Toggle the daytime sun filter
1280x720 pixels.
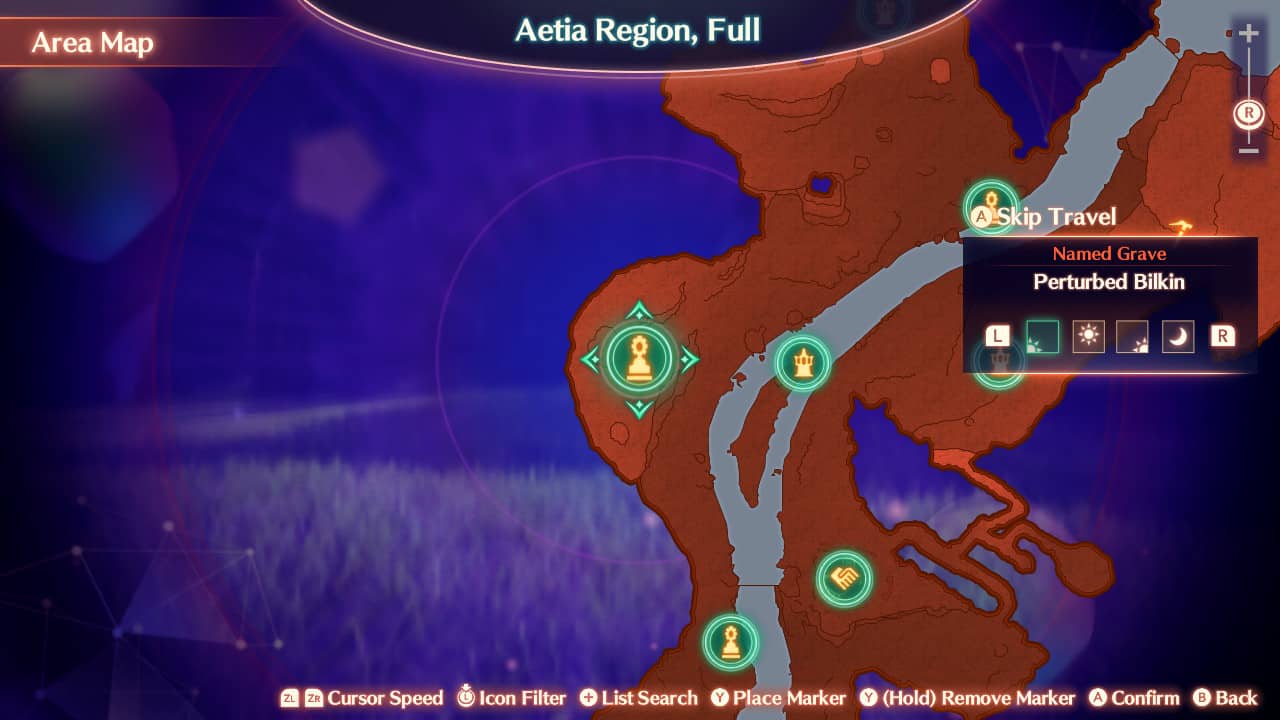pyautogui.click(x=1088, y=337)
